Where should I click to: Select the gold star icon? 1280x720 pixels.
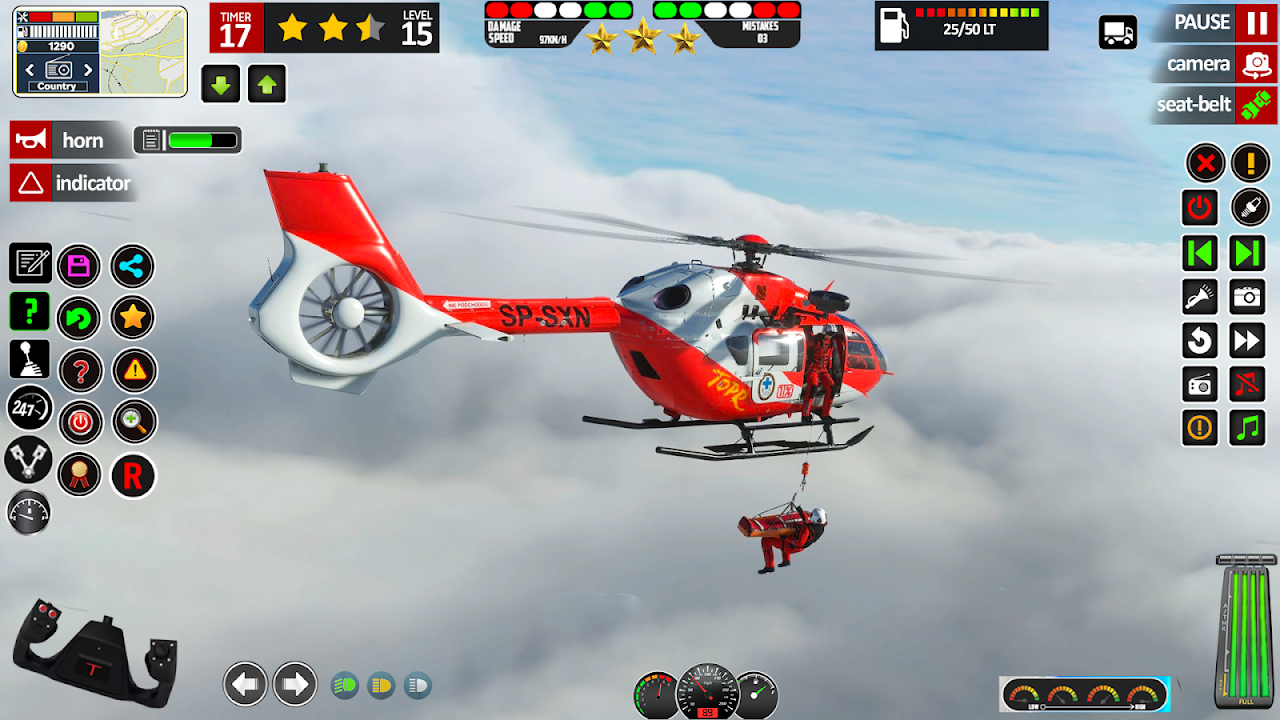pyautogui.click(x=133, y=318)
